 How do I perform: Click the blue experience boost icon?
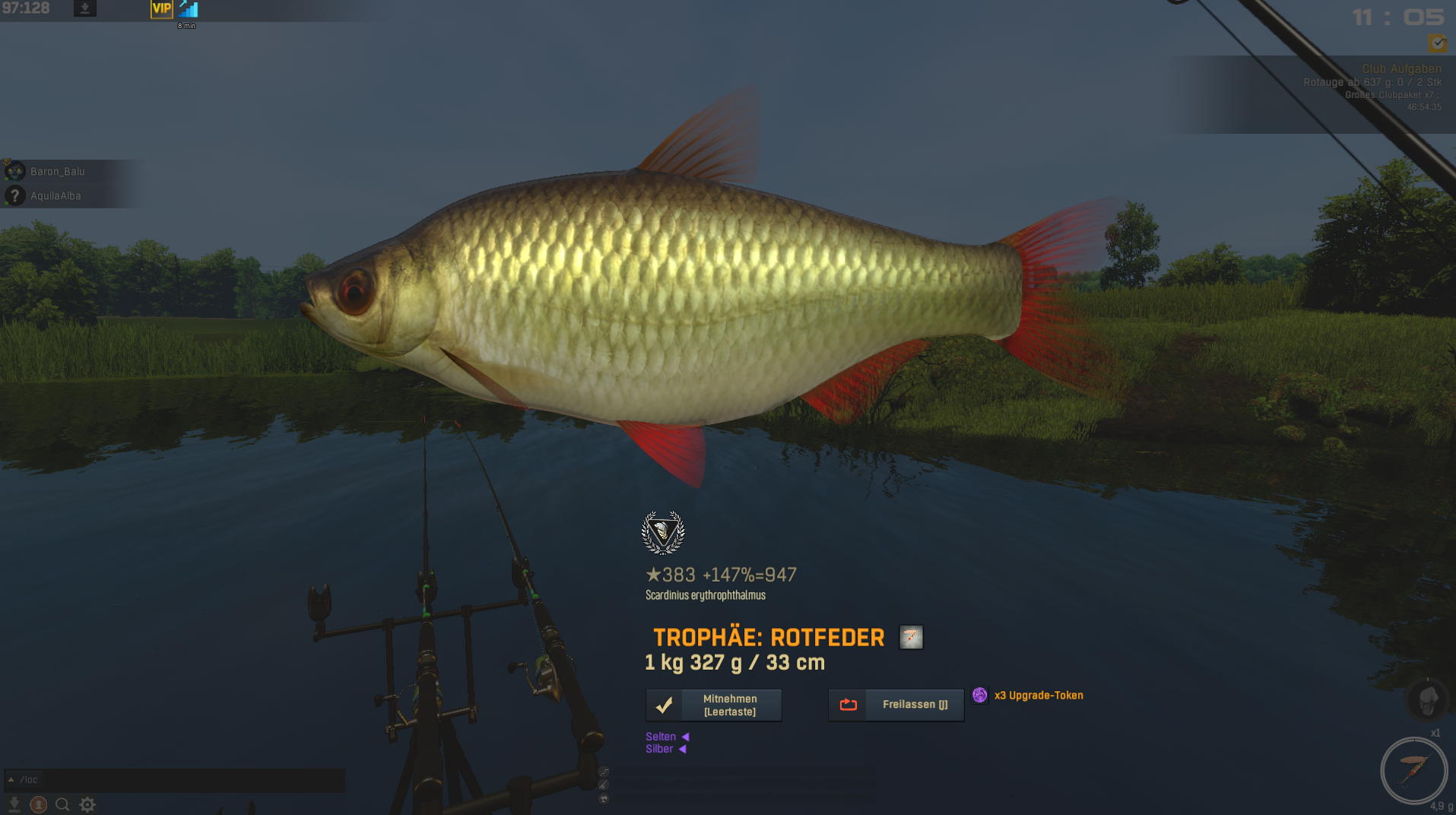tap(188, 9)
